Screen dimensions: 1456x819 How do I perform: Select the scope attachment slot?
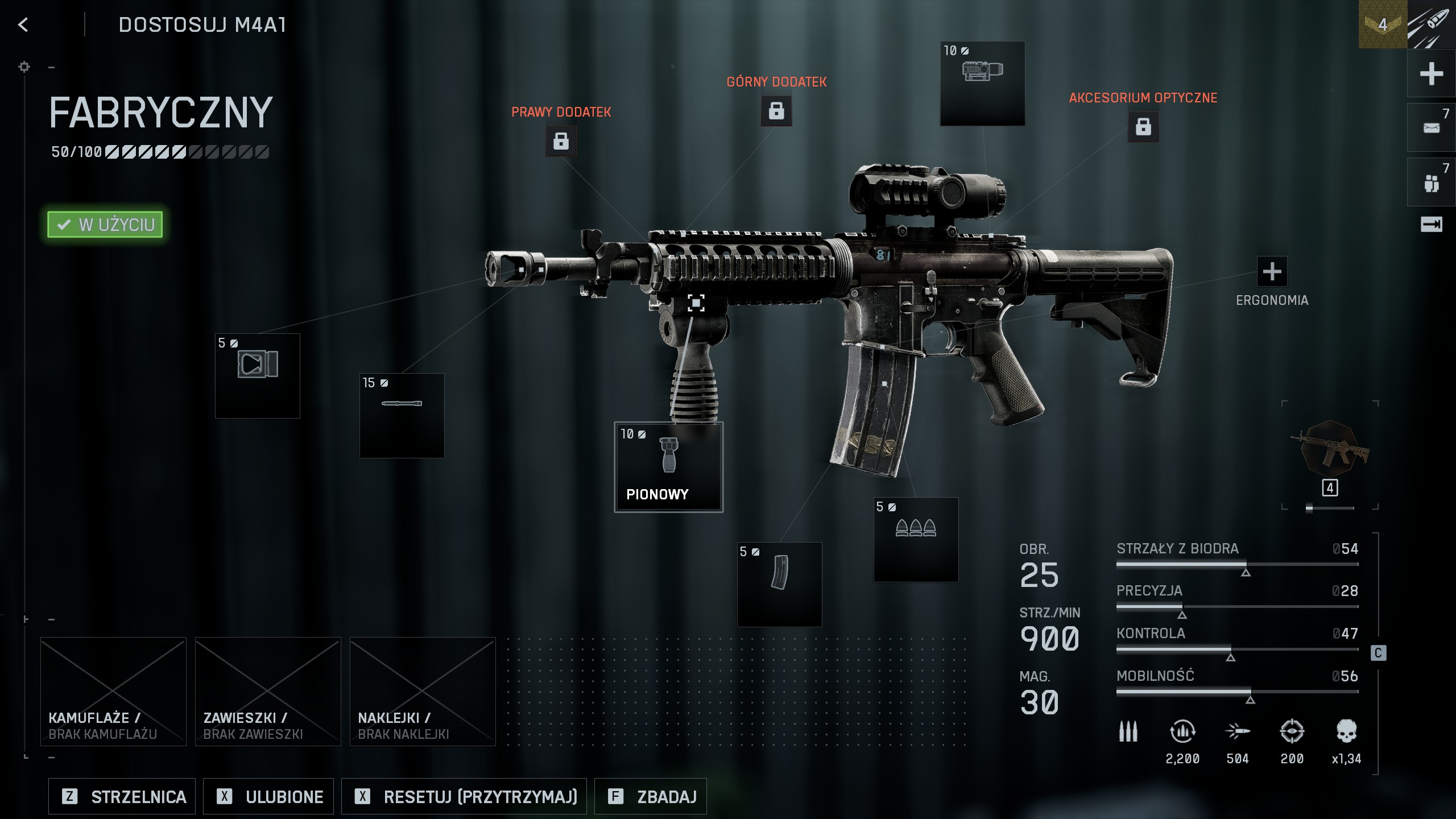point(982,84)
